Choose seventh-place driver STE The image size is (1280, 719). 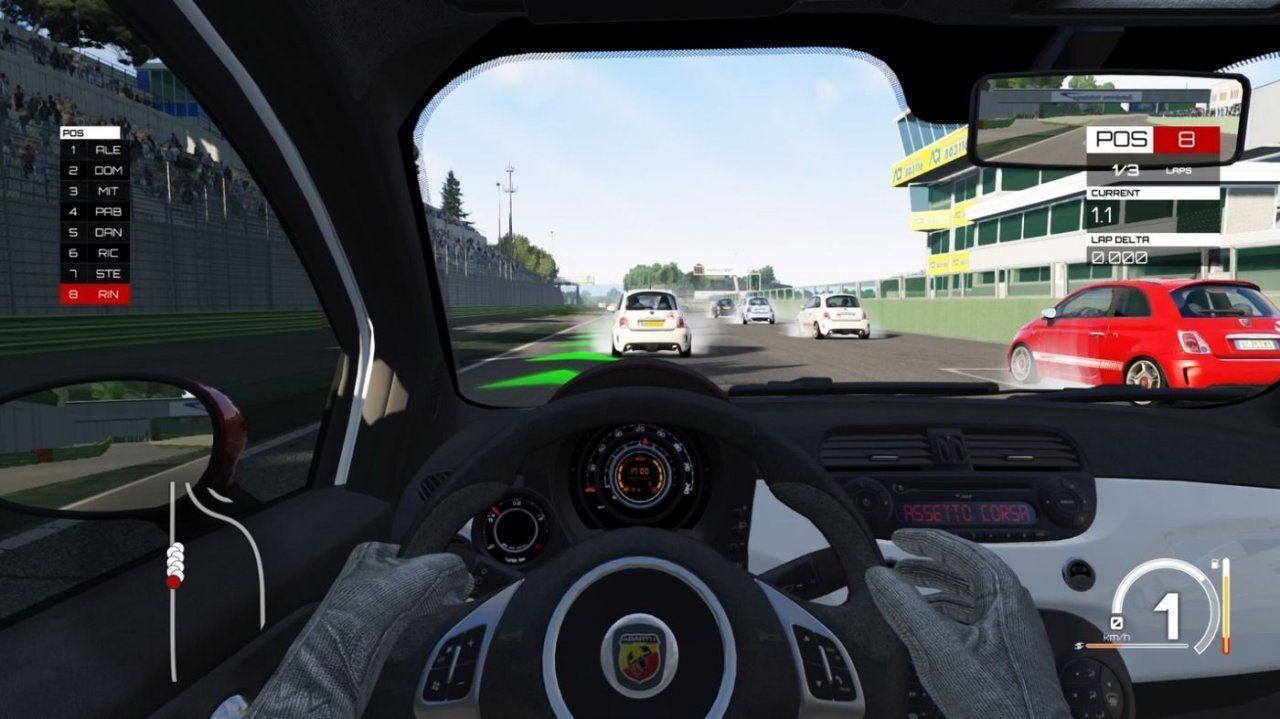pos(95,274)
